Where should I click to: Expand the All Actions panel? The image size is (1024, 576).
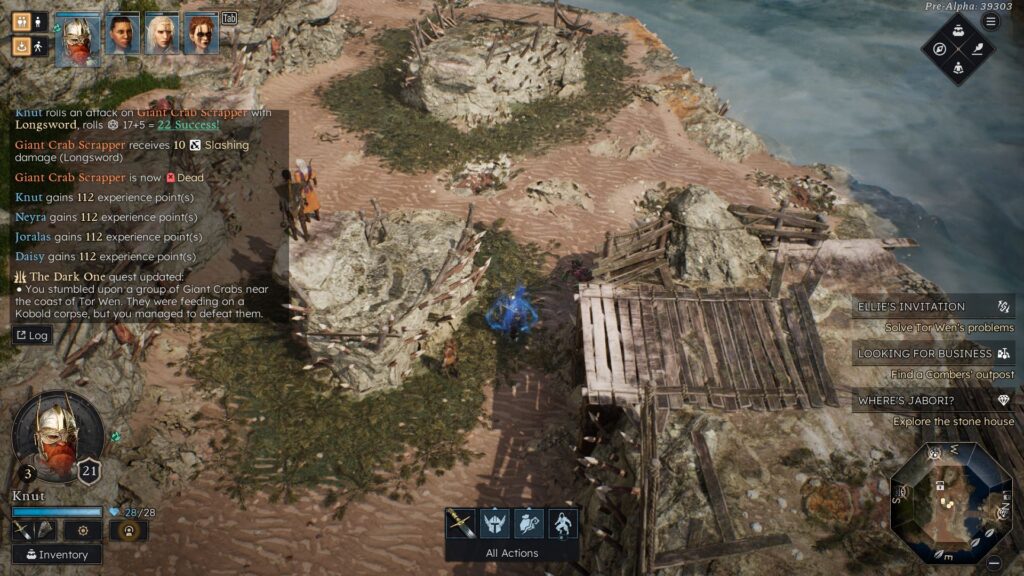[x=512, y=553]
